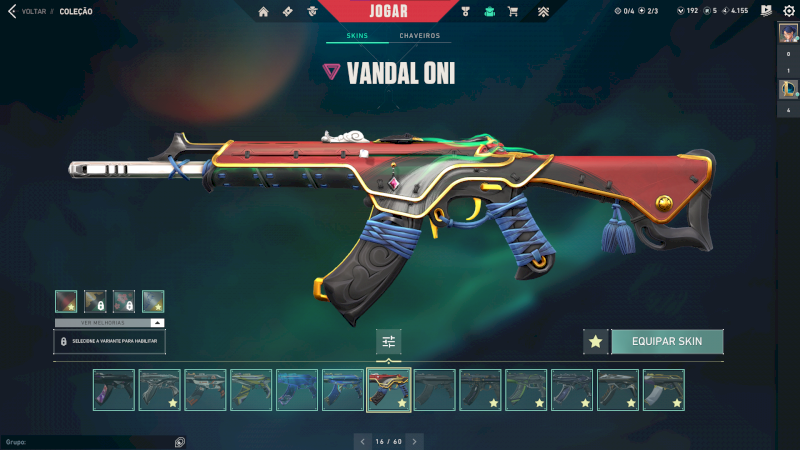
Task: Open the home icon in the top bar
Action: (264, 12)
